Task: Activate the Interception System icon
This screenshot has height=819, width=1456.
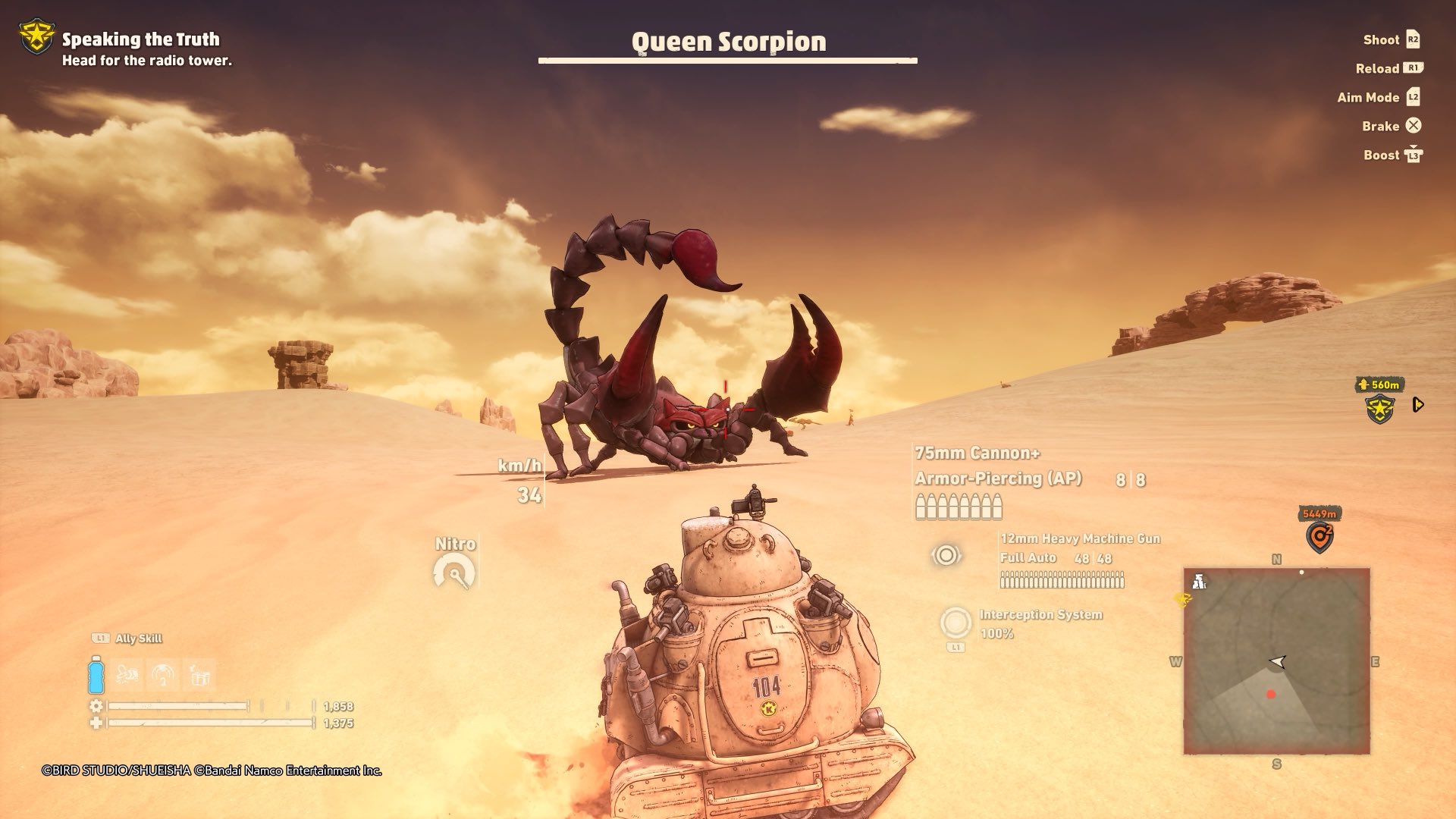Action: pyautogui.click(x=955, y=623)
